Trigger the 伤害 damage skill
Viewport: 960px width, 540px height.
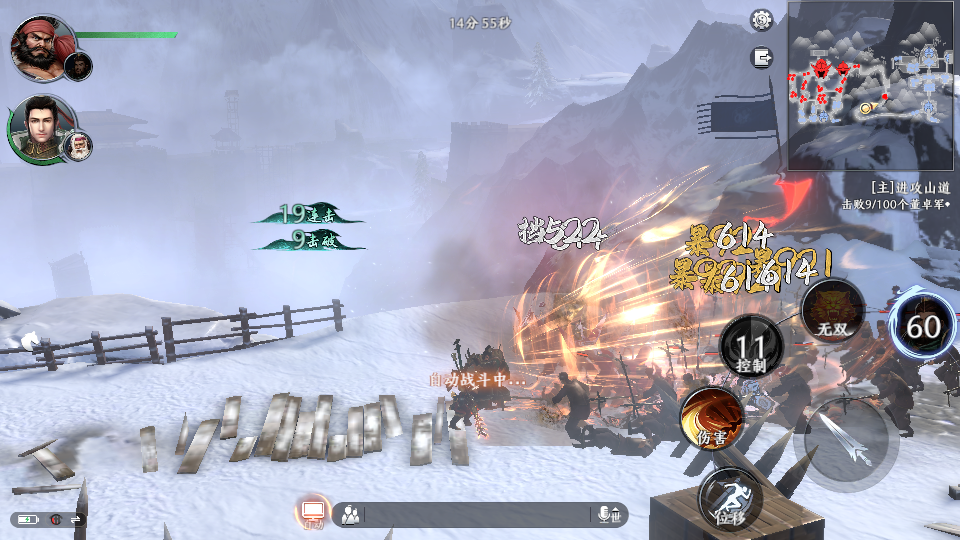pos(711,418)
